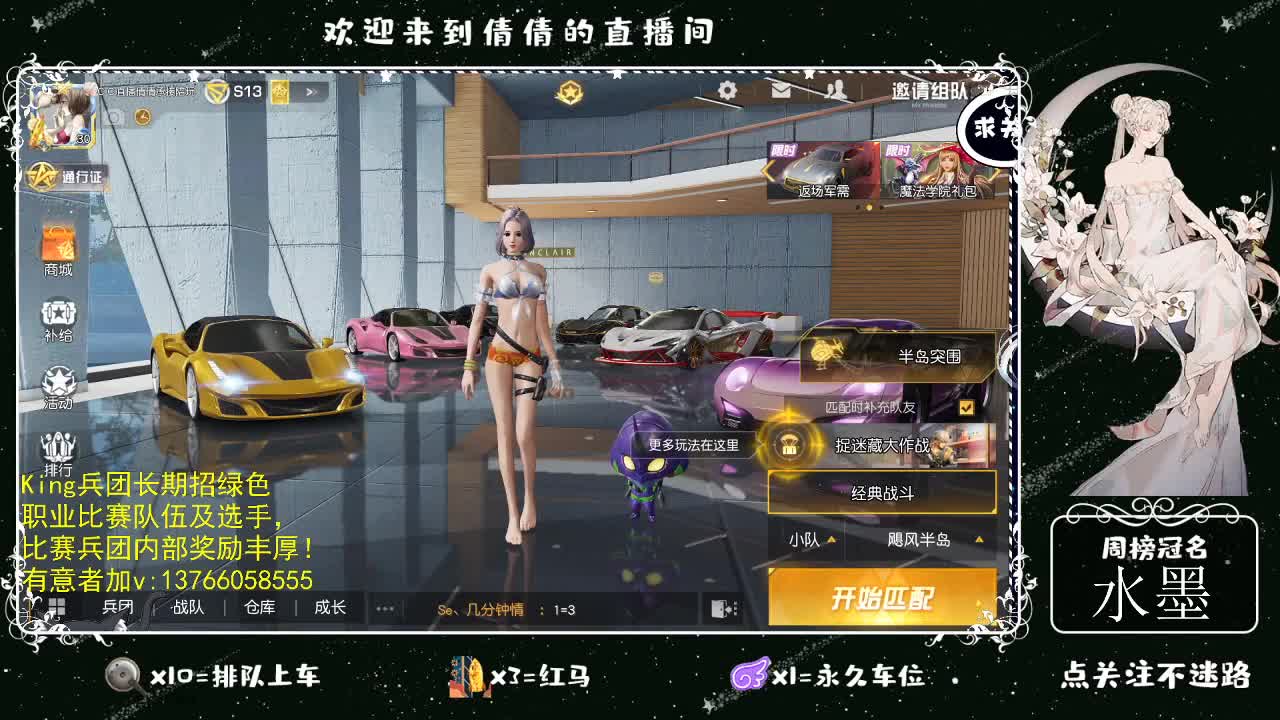Click the S13 season rank emblem

coord(216,89)
